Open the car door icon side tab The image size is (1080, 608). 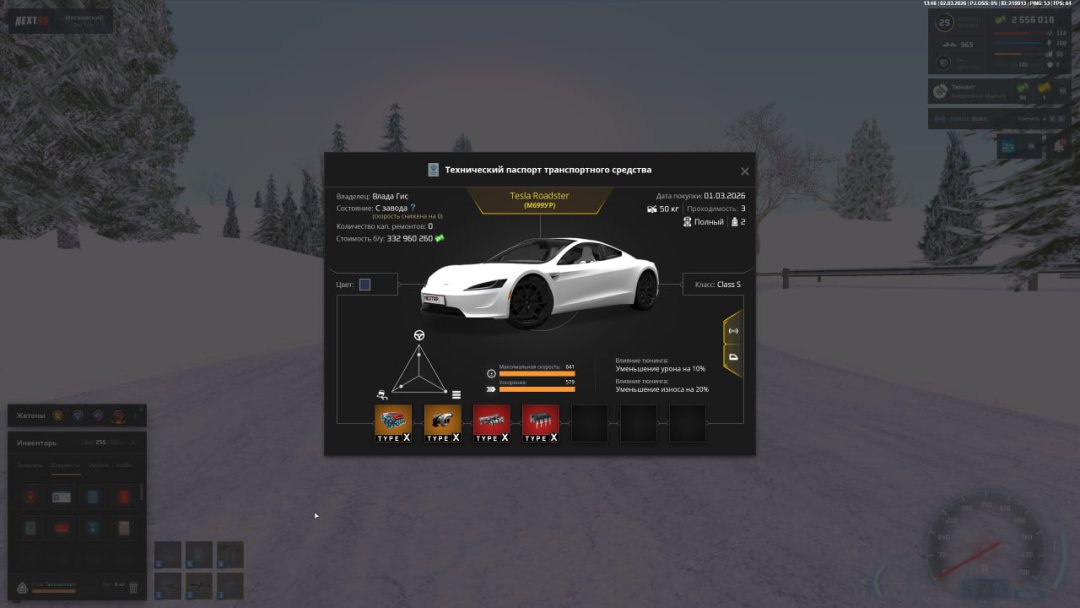point(733,357)
